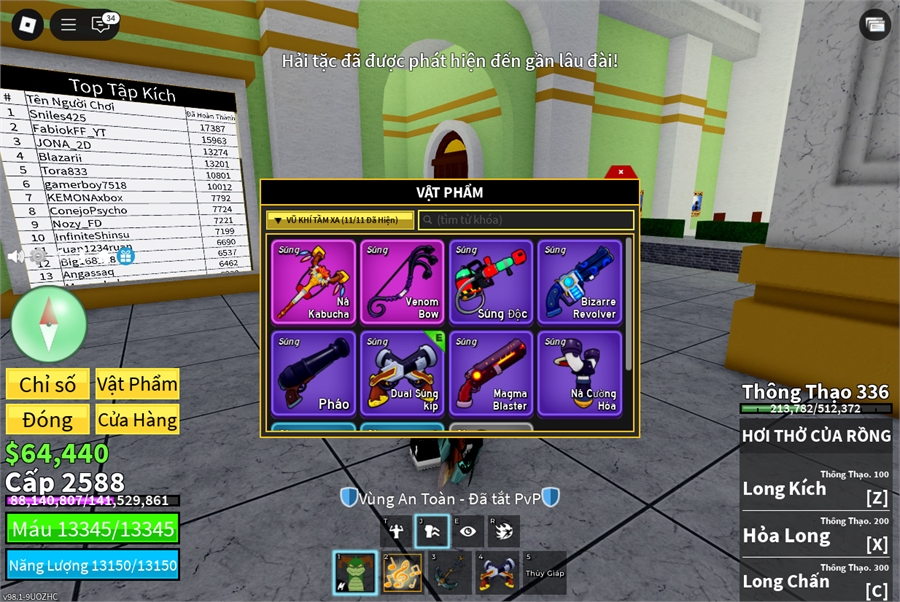Toggle the eye observation ability
900x602 pixels.
(x=467, y=531)
